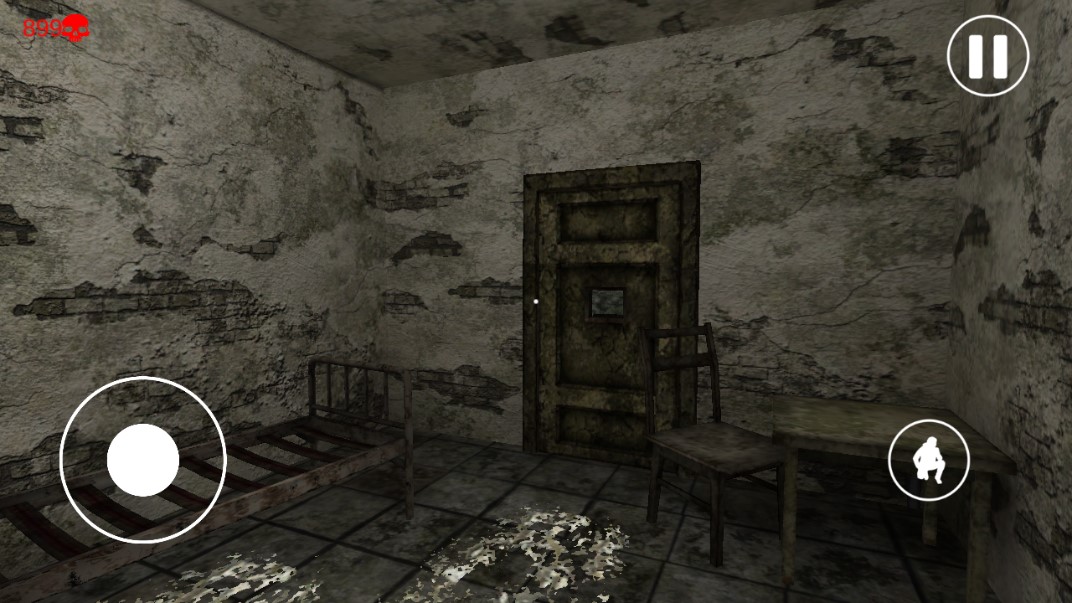Toggle crouch with the crouching figure icon
Image resolution: width=1072 pixels, height=603 pixels.
point(928,460)
